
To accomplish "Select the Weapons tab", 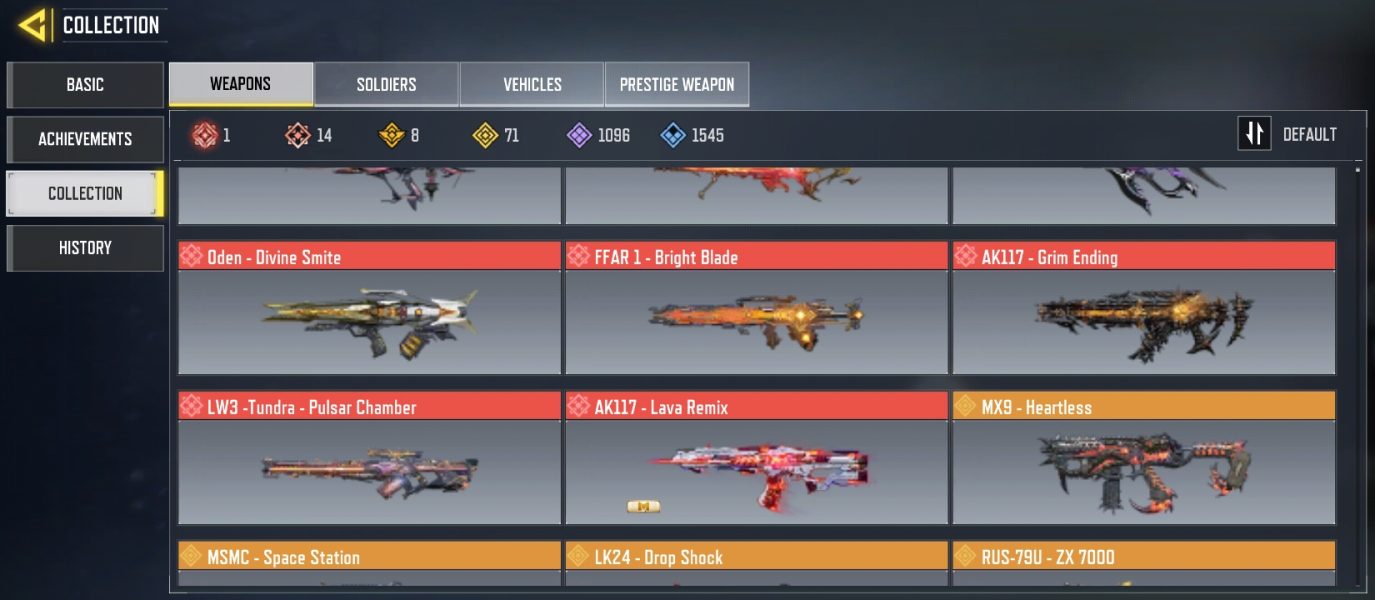I will coord(240,84).
